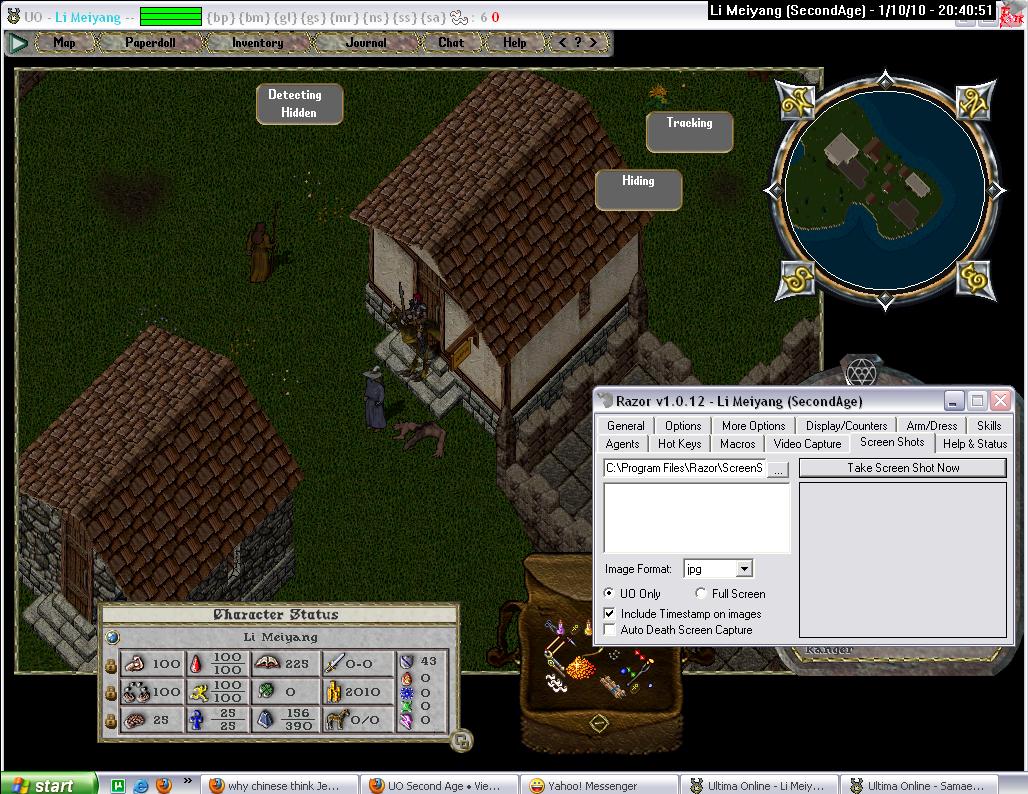Open the Inventory backpack
The height and width of the screenshot is (794, 1028).
(257, 43)
